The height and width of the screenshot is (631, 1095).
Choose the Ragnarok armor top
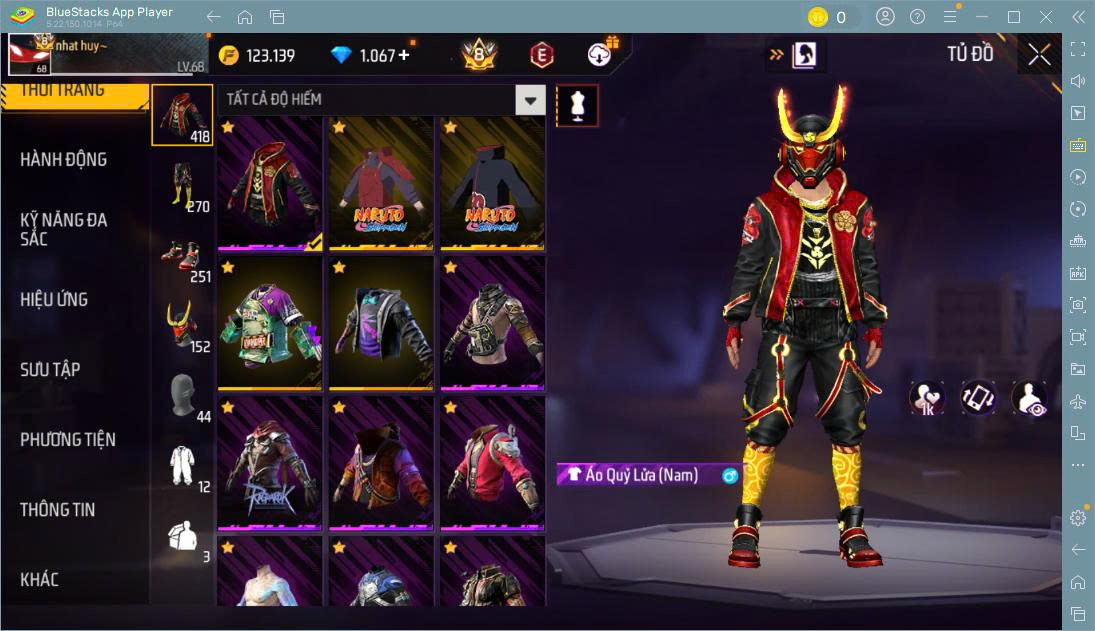point(269,463)
